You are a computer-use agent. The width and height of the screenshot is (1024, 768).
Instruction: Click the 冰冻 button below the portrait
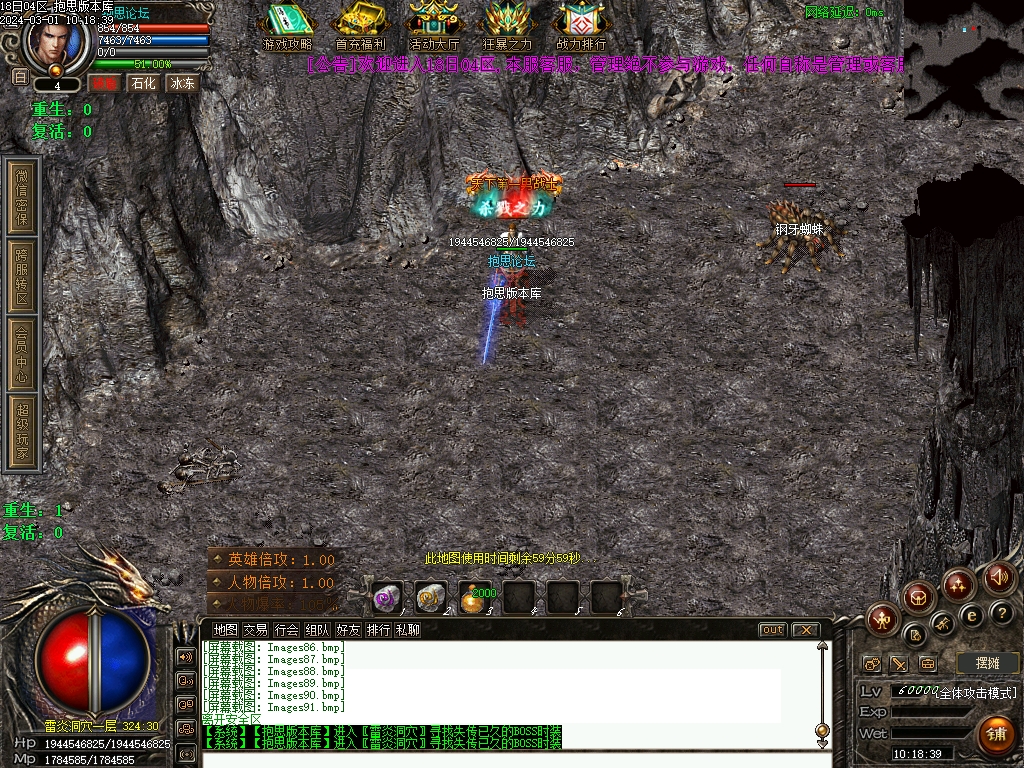pyautogui.click(x=182, y=83)
